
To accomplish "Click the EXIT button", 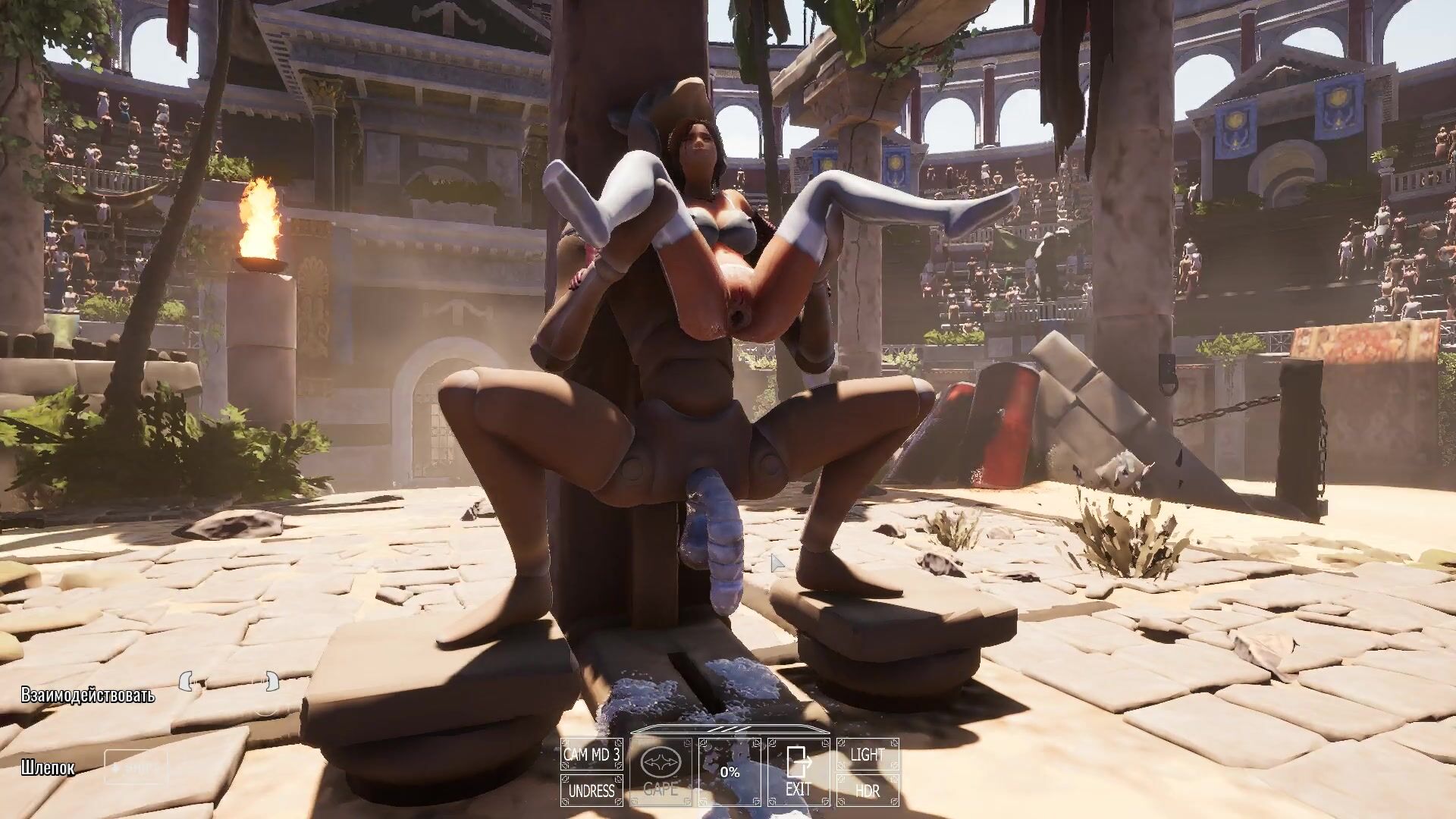I will point(799,773).
